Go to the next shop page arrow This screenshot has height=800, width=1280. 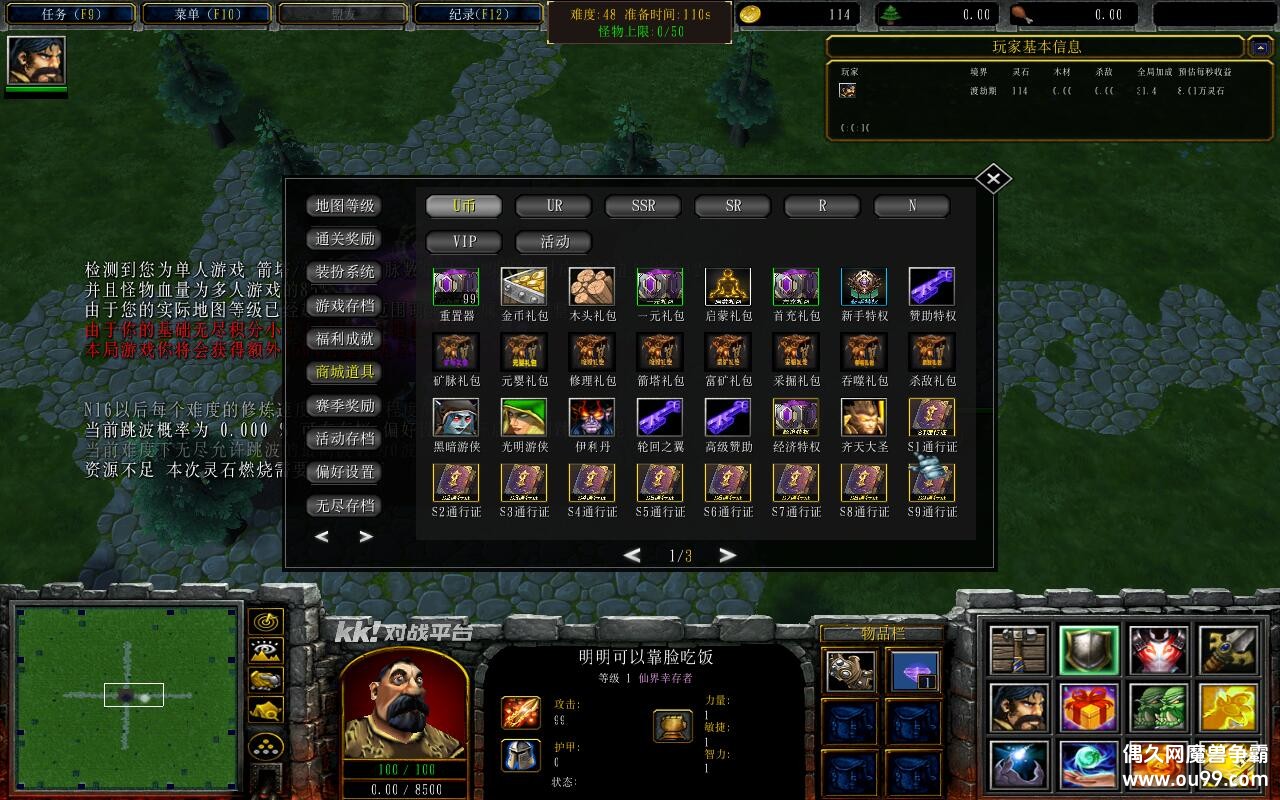[727, 555]
